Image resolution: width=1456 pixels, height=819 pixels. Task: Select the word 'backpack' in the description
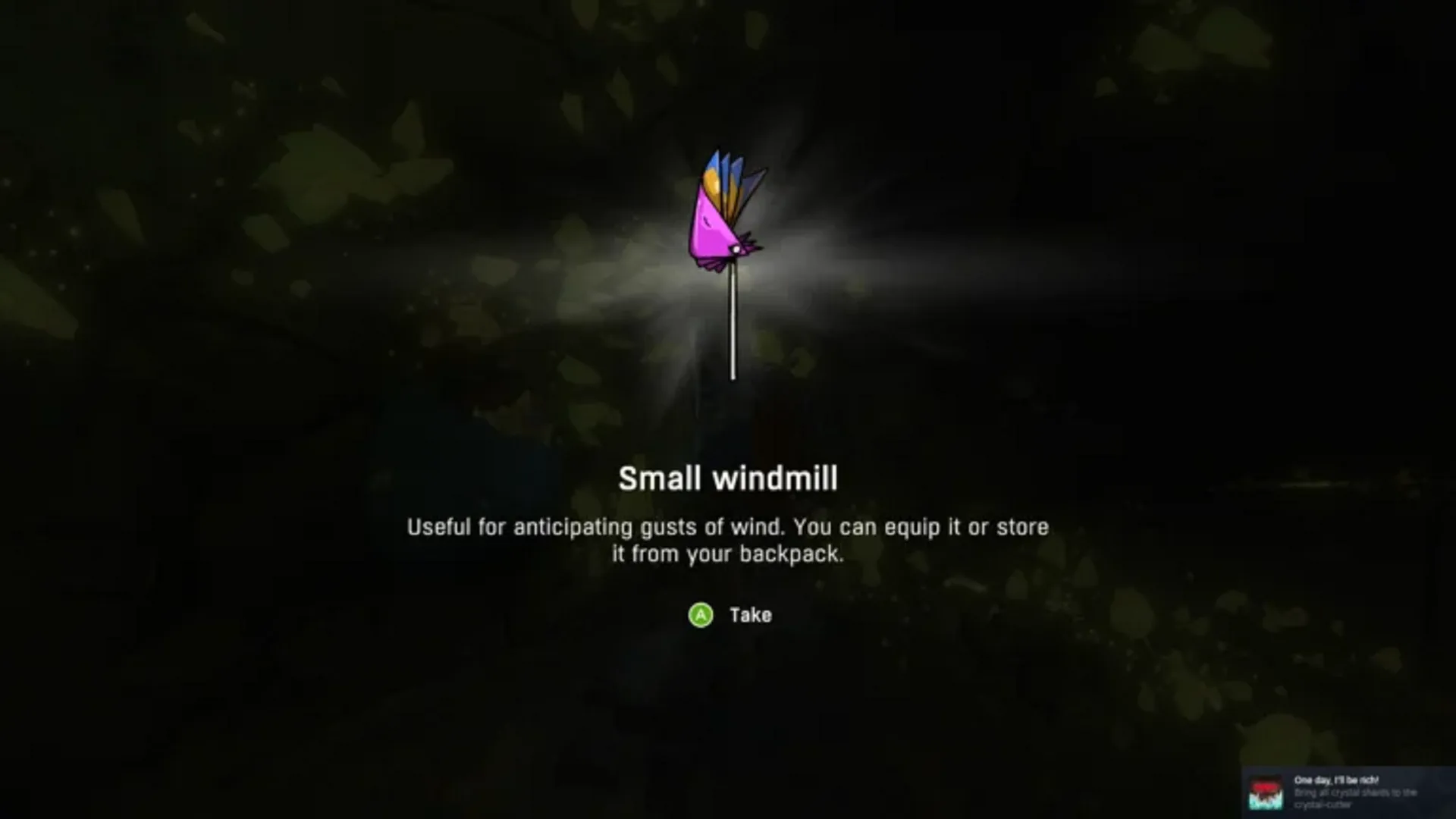789,554
